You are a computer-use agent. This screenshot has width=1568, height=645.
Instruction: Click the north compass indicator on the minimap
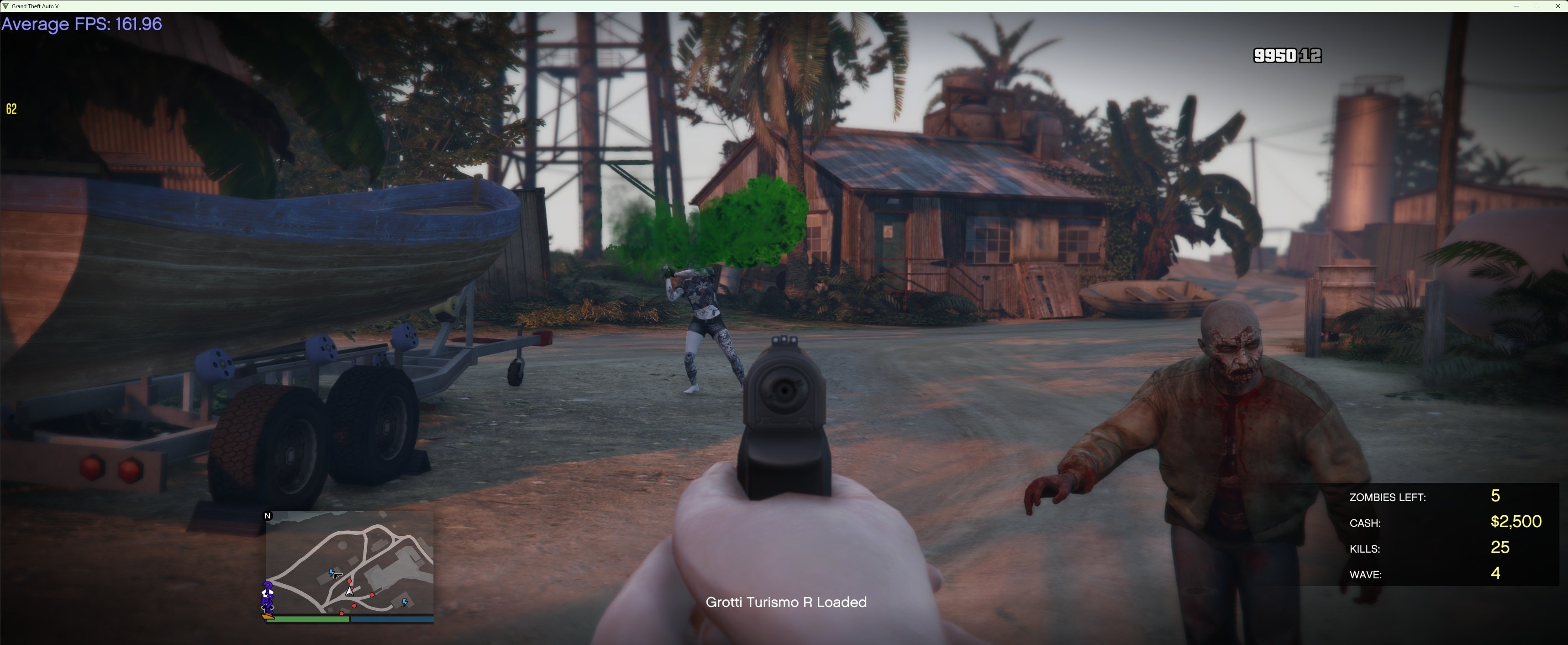pos(268,516)
